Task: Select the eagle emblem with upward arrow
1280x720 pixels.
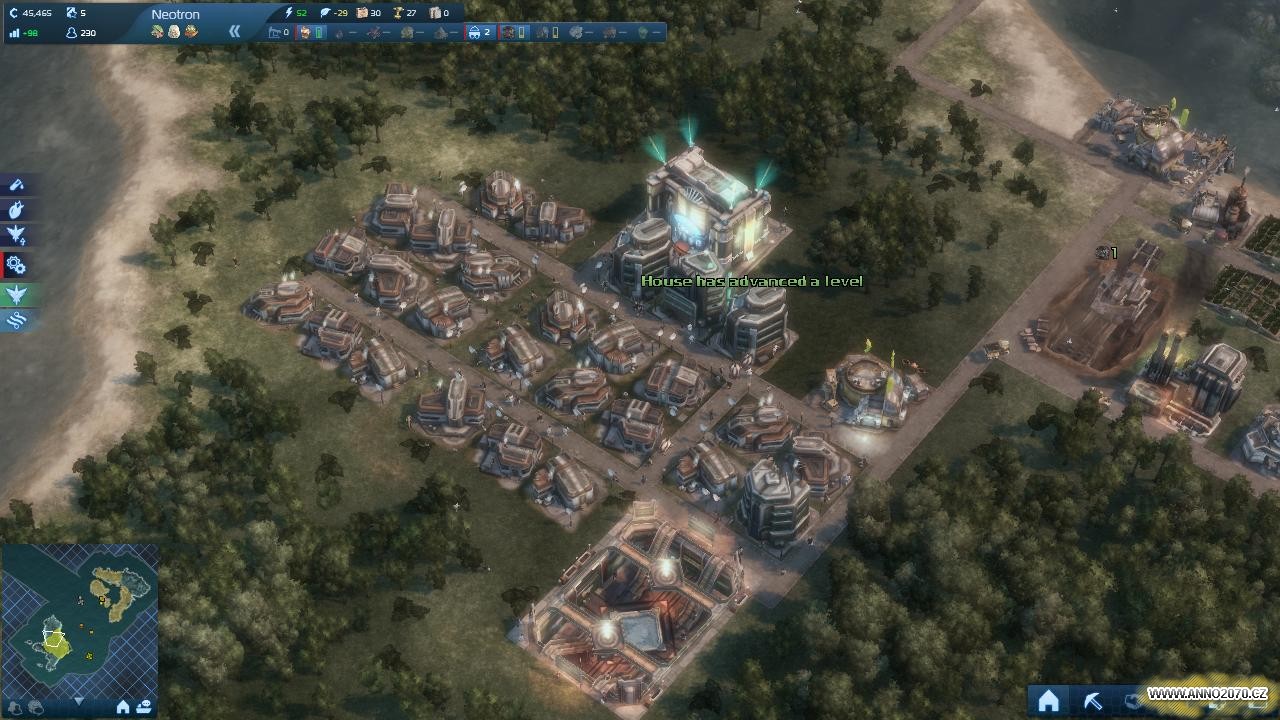Action: 17,236
